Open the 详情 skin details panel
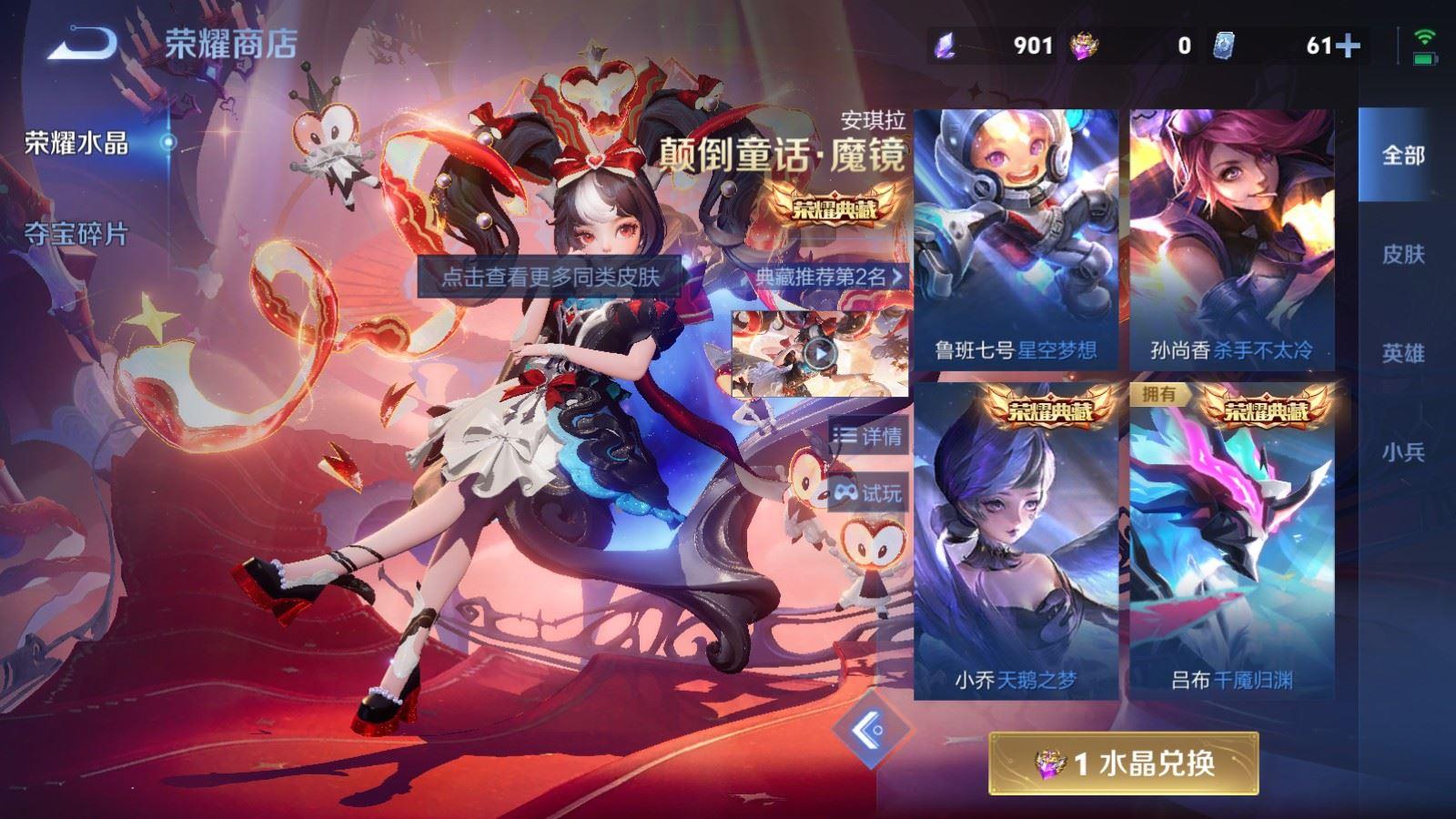The width and height of the screenshot is (1456, 819). [869, 436]
